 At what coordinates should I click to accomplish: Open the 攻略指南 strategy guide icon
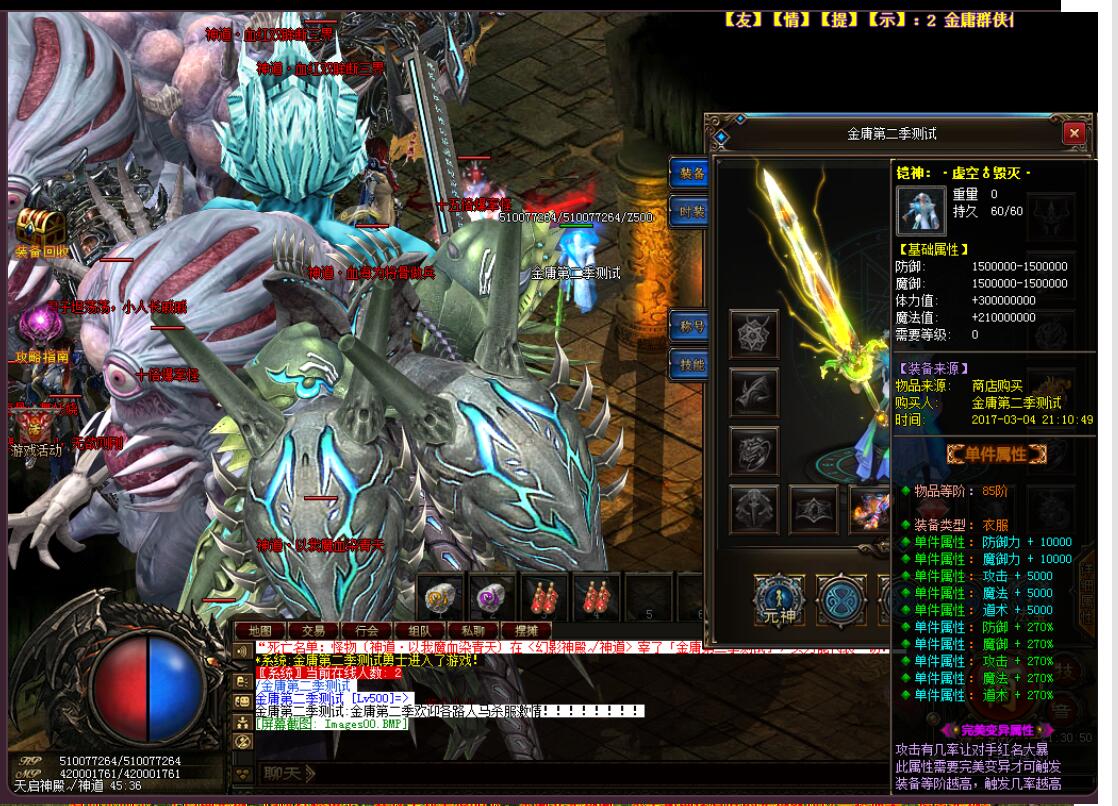tap(40, 330)
